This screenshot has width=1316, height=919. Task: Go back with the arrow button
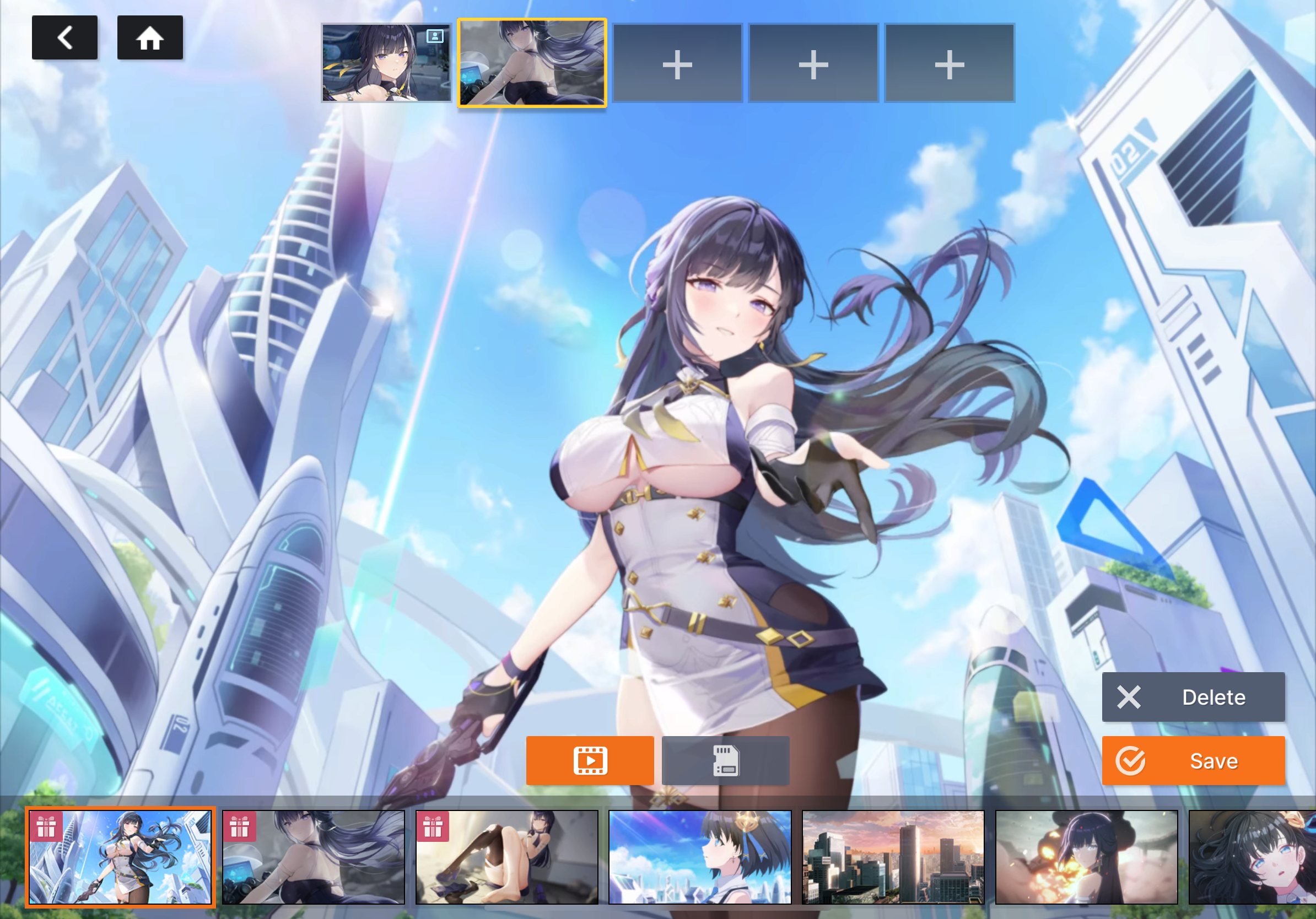[65, 38]
